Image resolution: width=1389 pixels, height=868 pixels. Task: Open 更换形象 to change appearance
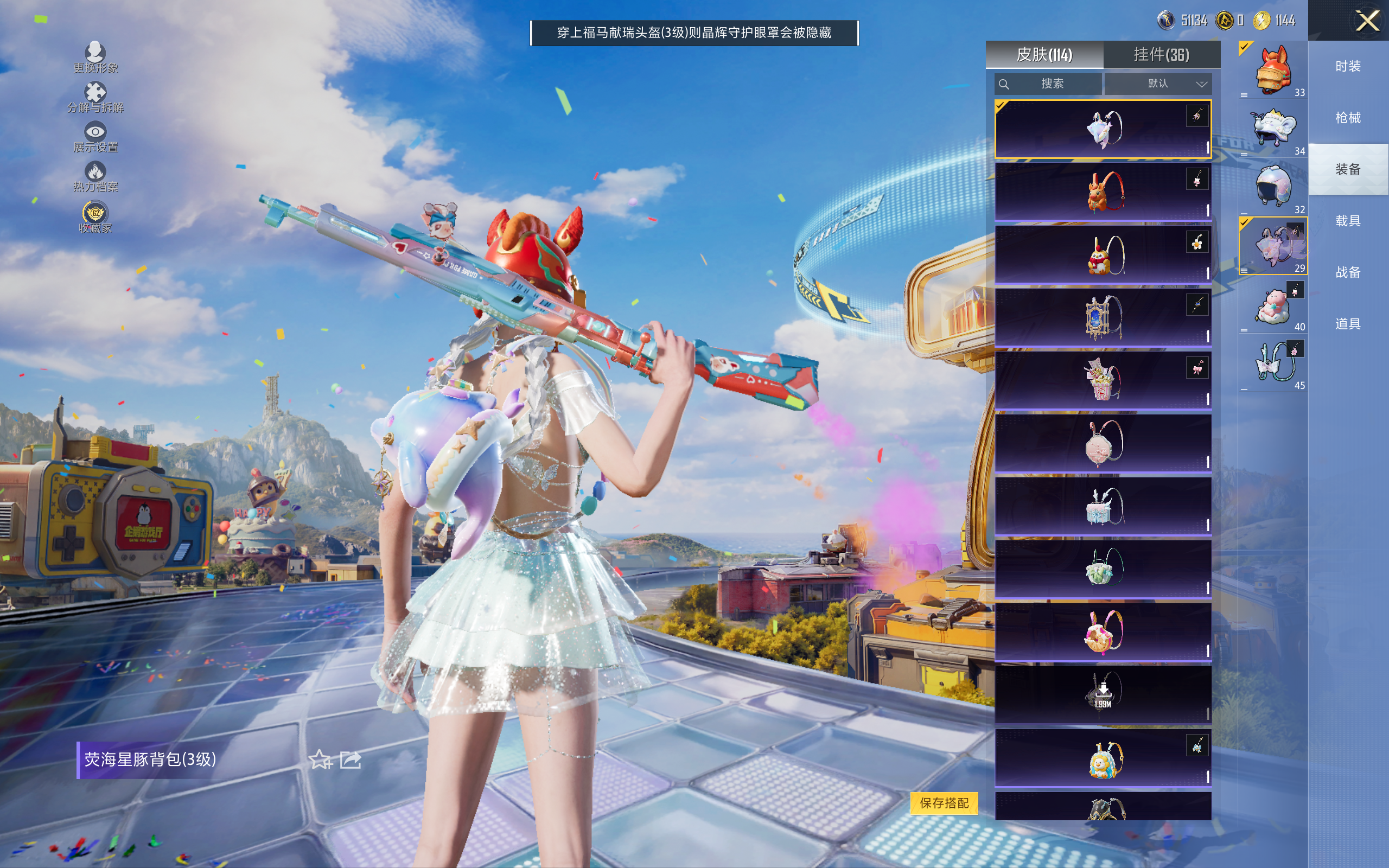95,58
